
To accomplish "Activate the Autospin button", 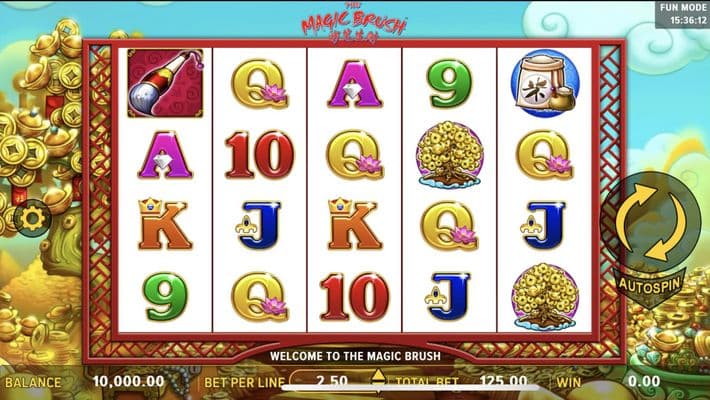I will point(649,283).
